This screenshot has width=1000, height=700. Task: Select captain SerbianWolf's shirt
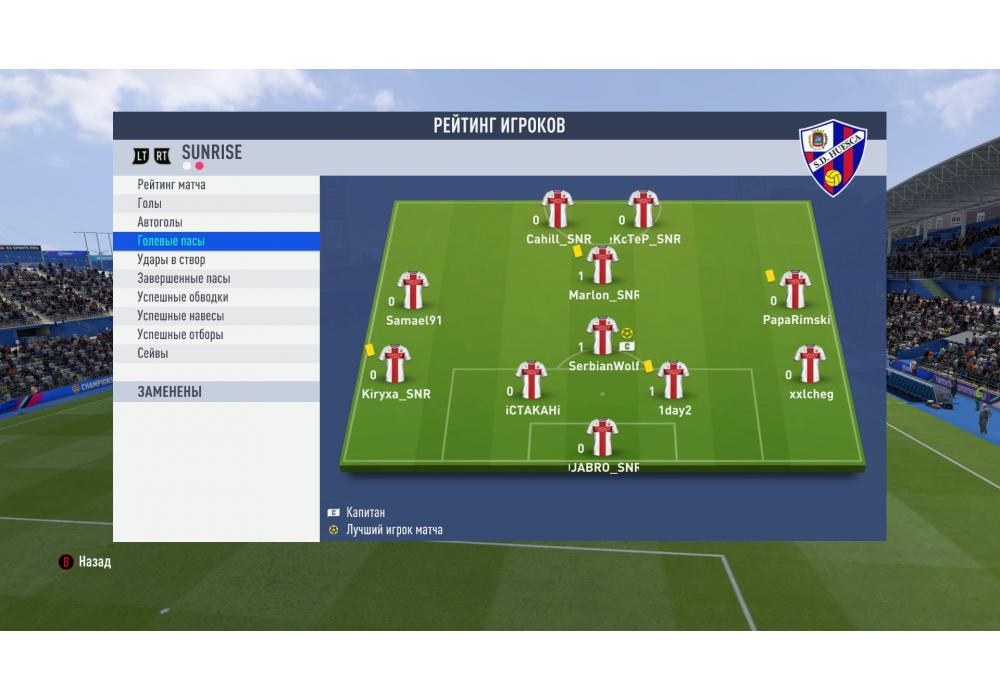[602, 336]
